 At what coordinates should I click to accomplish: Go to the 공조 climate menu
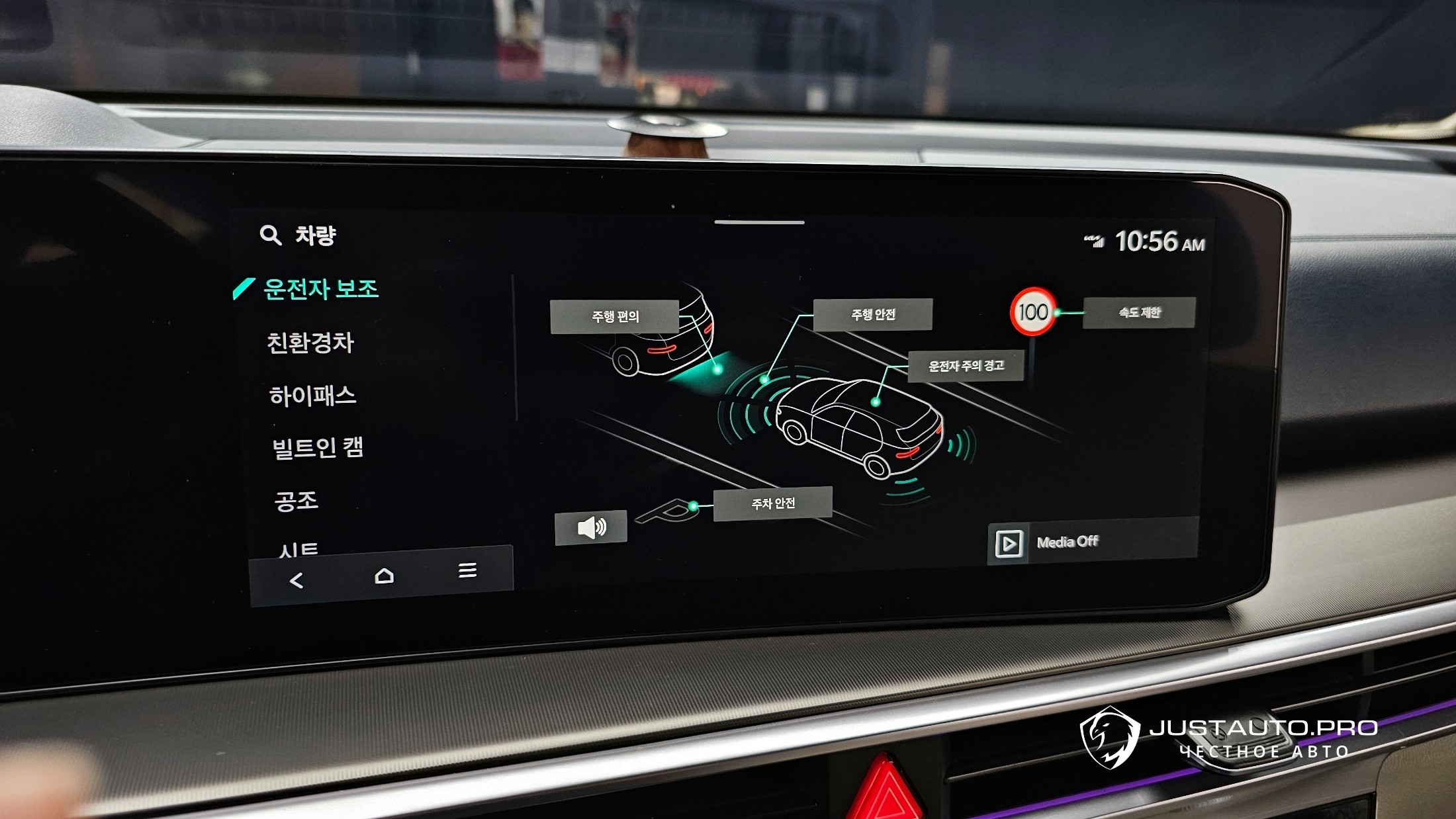(x=296, y=500)
